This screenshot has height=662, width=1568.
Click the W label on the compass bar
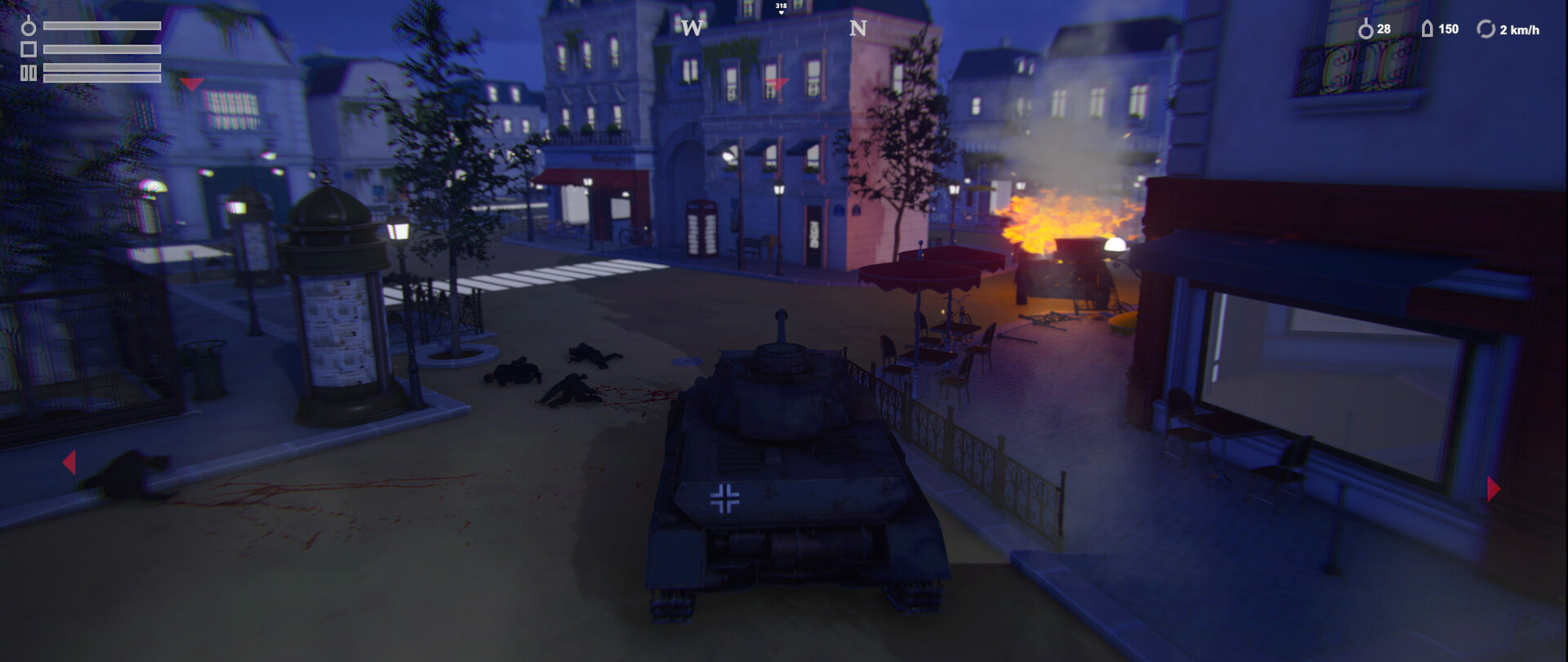point(693,27)
